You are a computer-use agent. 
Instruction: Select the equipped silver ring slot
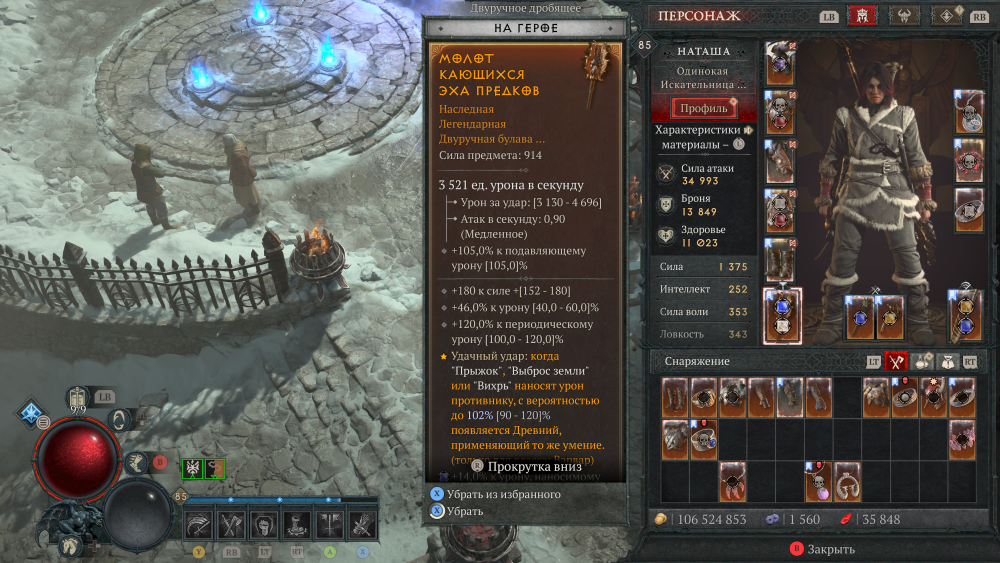[x=966, y=210]
